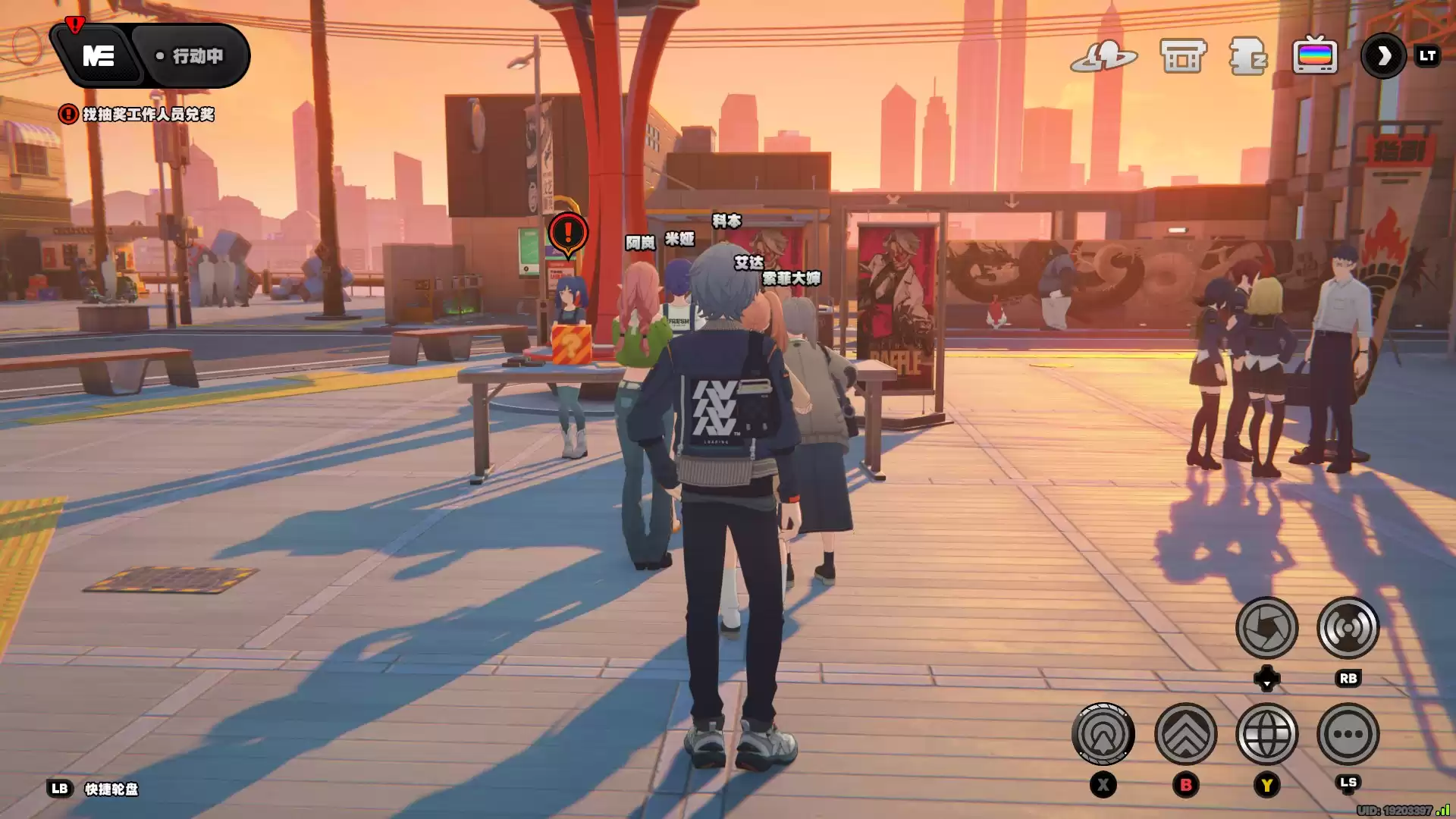Activate the signal broadcast round button

[1348, 628]
